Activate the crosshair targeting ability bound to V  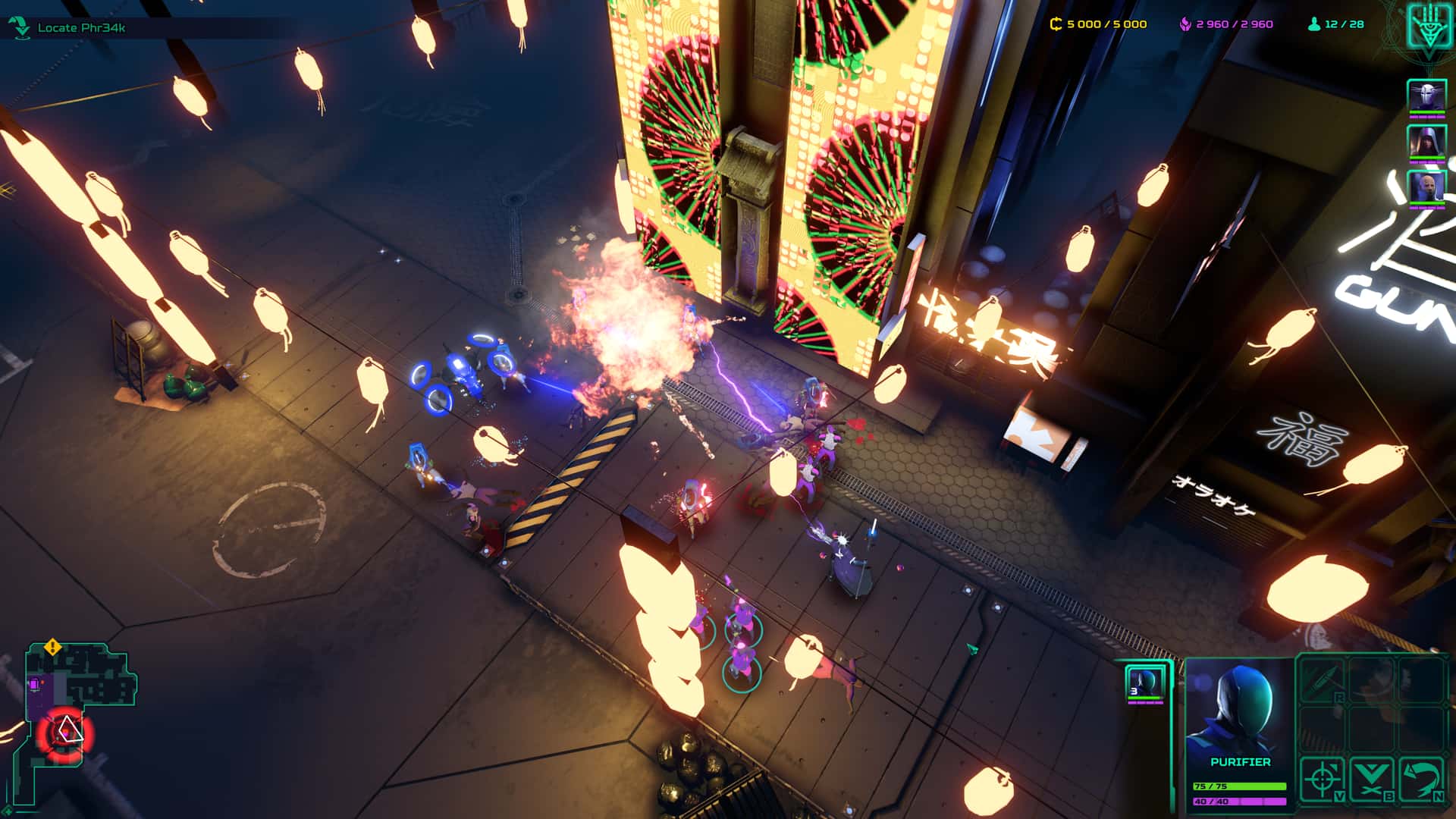point(1323,780)
